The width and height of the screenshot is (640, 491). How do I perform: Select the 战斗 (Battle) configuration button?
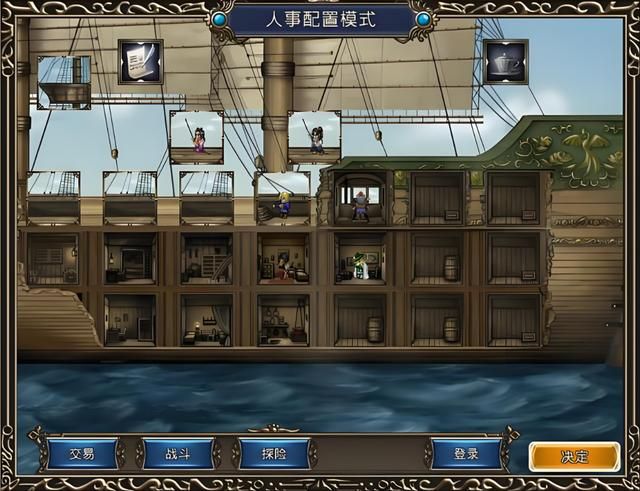tap(178, 454)
